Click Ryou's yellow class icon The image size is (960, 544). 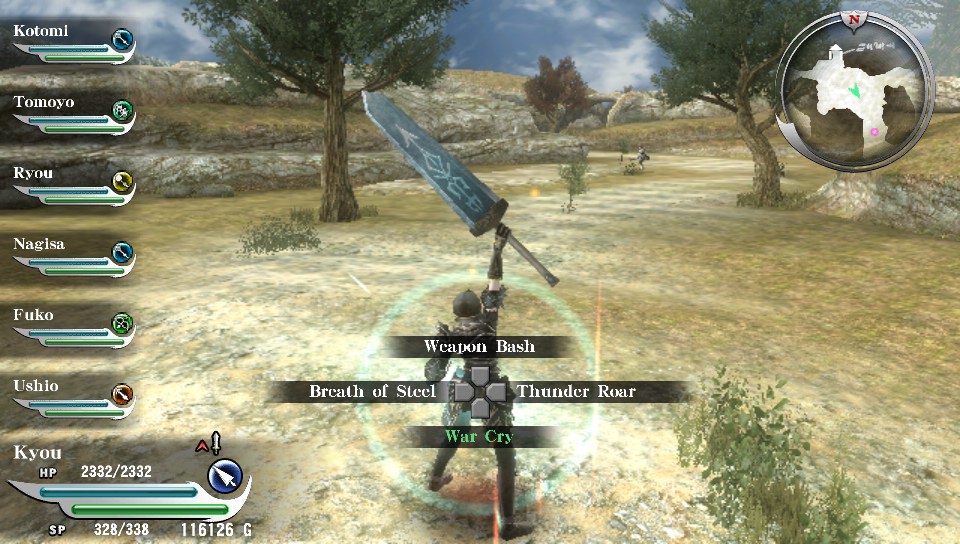[x=122, y=182]
